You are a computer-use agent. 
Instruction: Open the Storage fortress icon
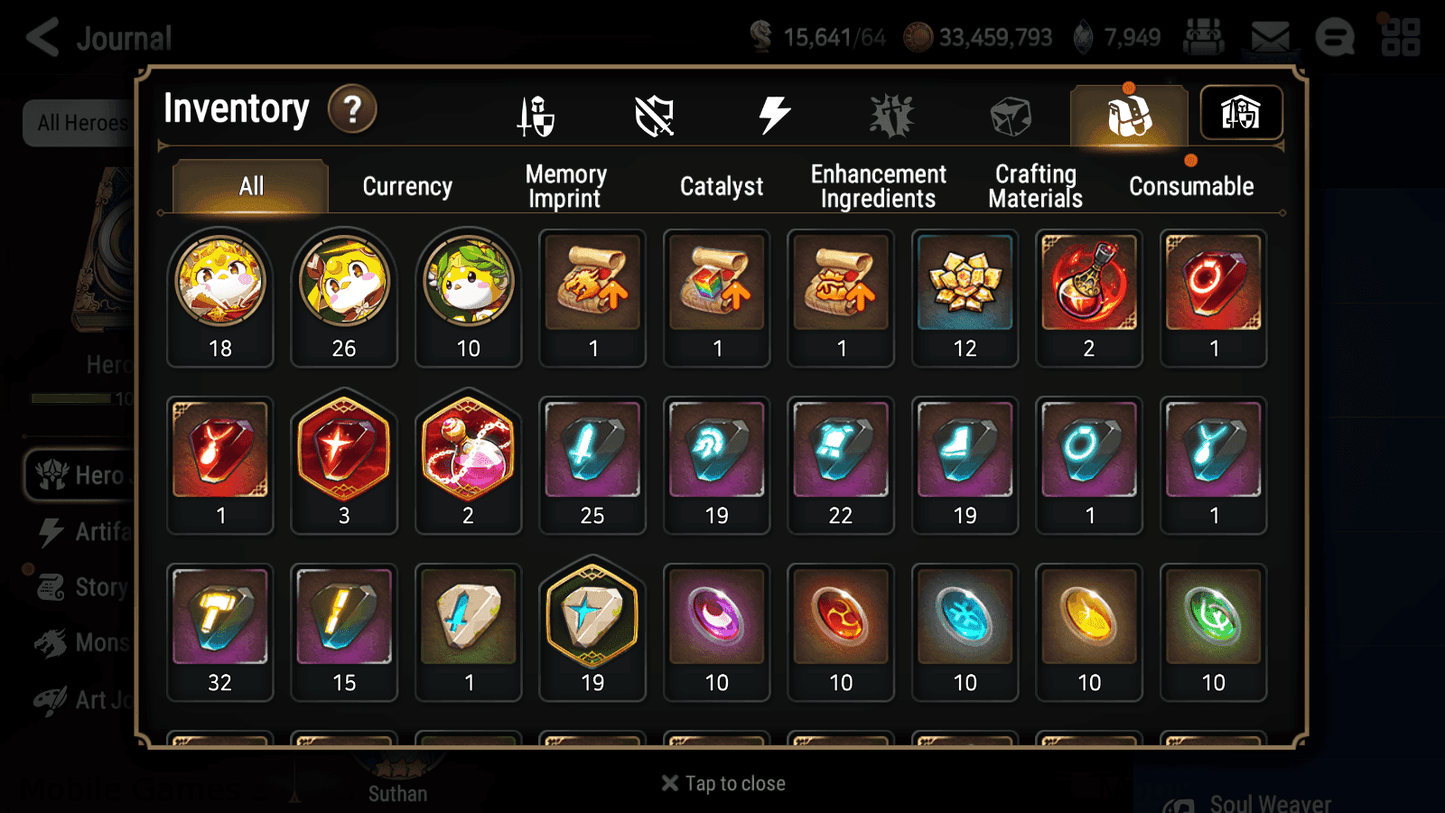coord(1240,113)
